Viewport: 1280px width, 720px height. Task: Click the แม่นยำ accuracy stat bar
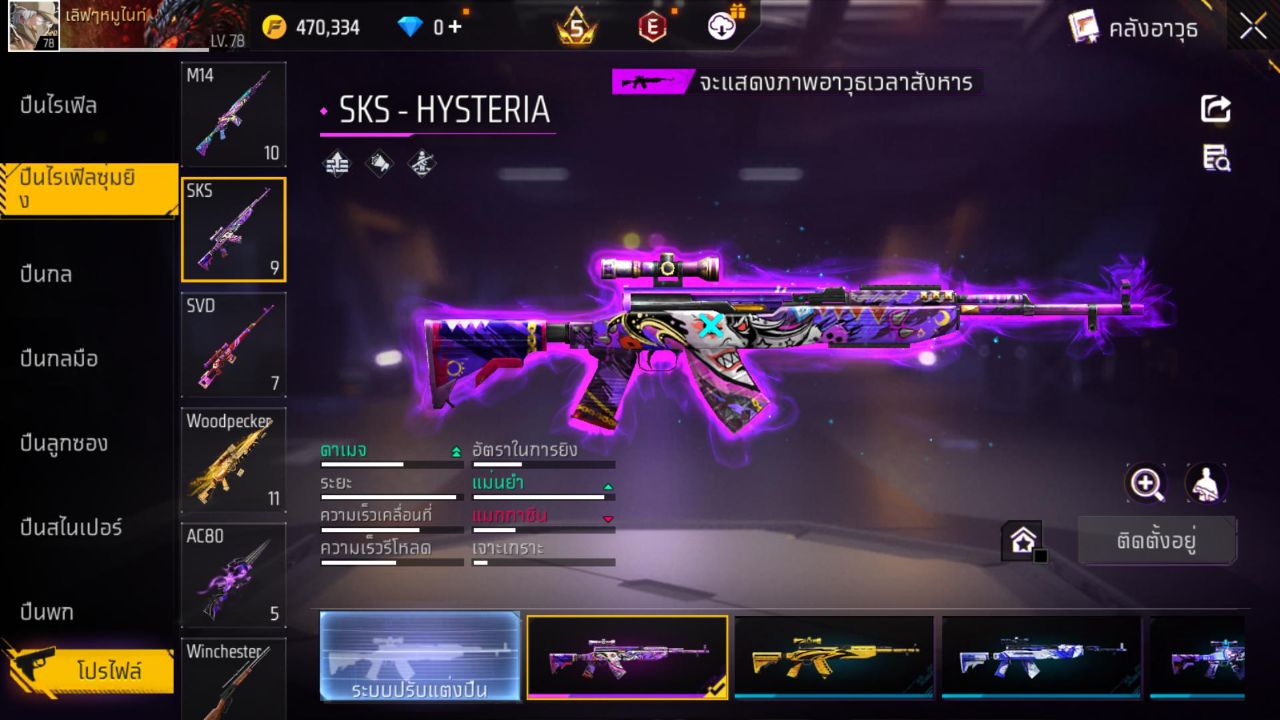(543, 492)
